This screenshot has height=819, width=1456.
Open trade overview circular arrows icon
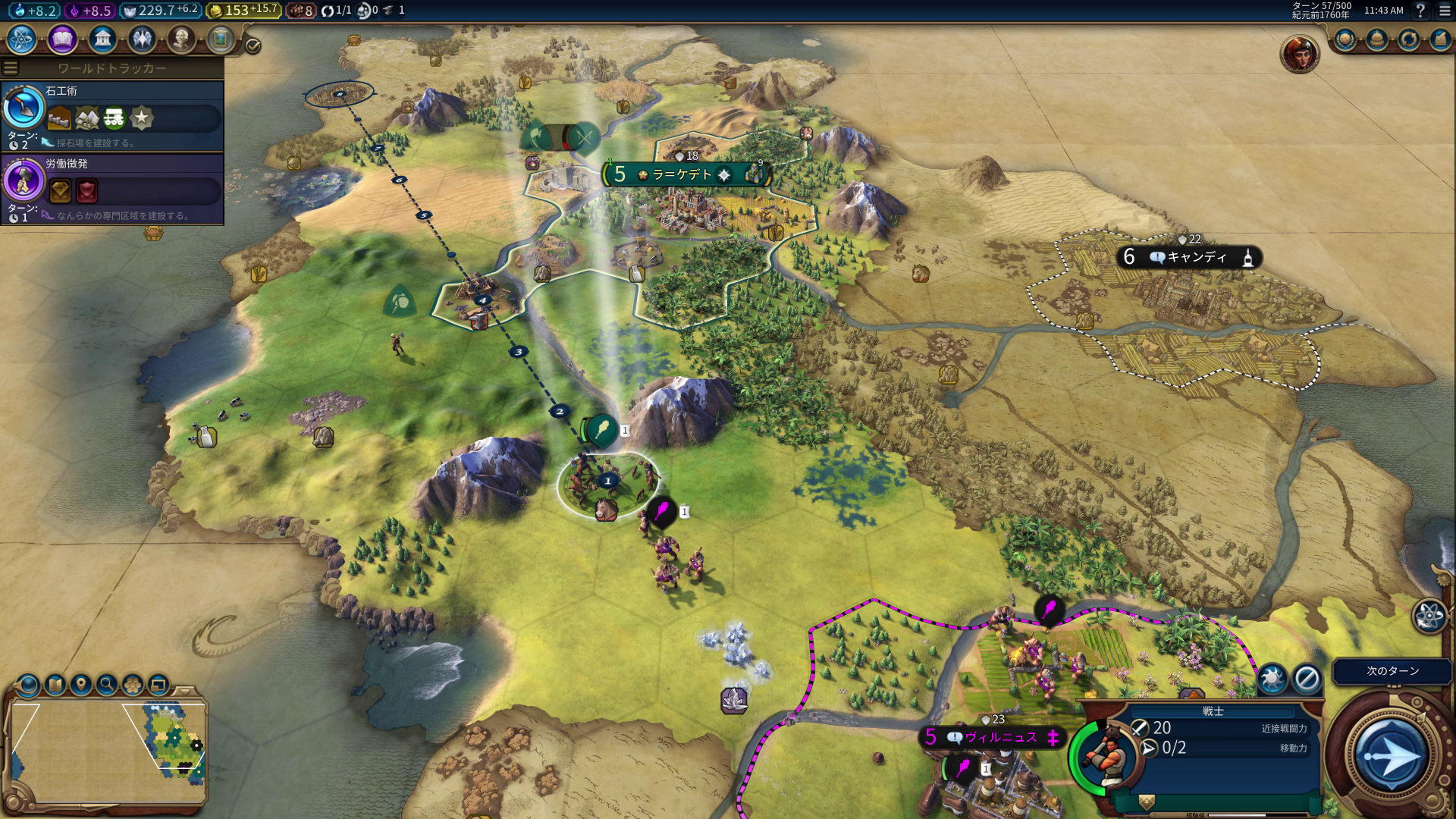coord(1409,39)
